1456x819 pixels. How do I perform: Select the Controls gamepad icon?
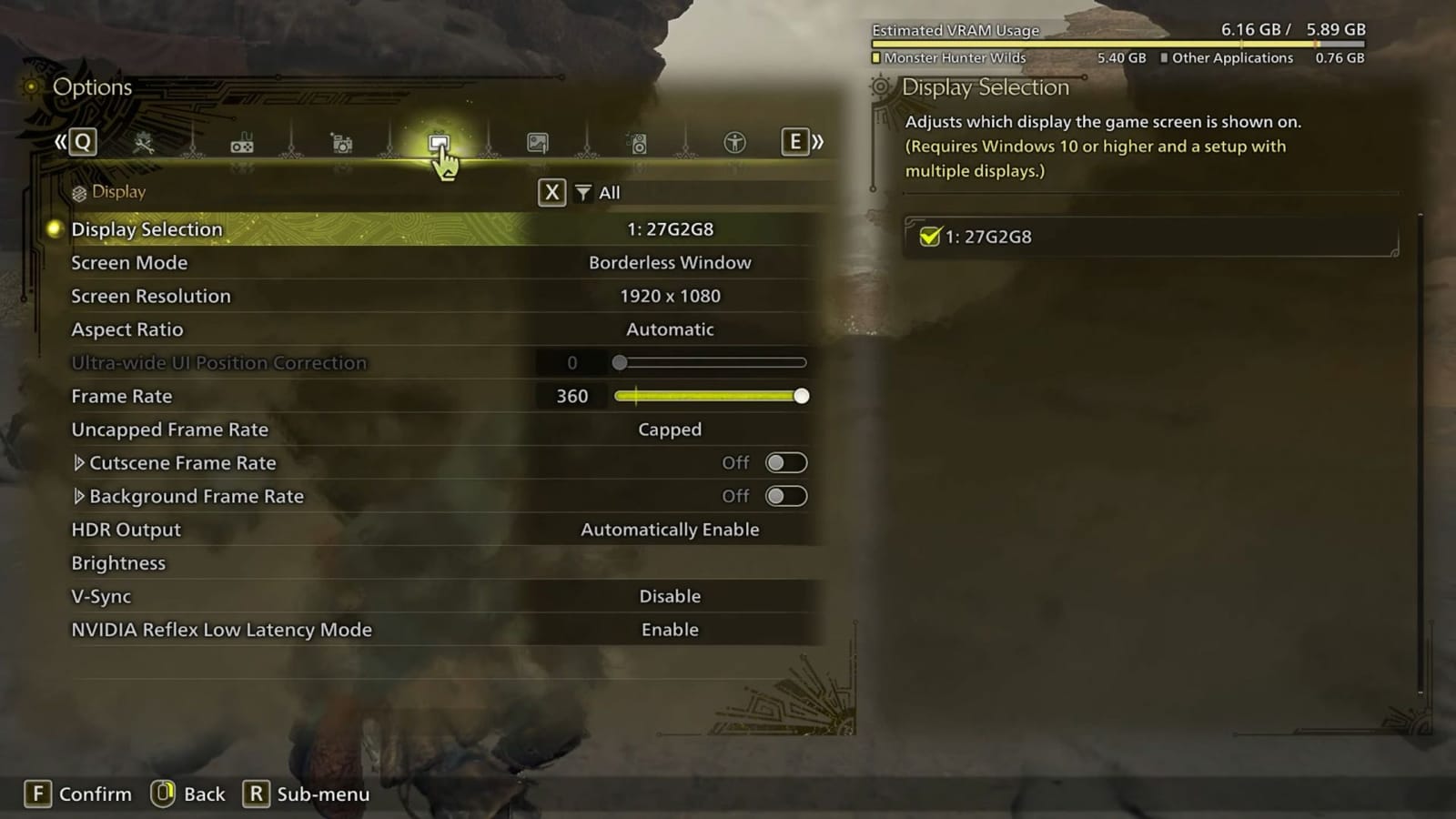[243, 143]
